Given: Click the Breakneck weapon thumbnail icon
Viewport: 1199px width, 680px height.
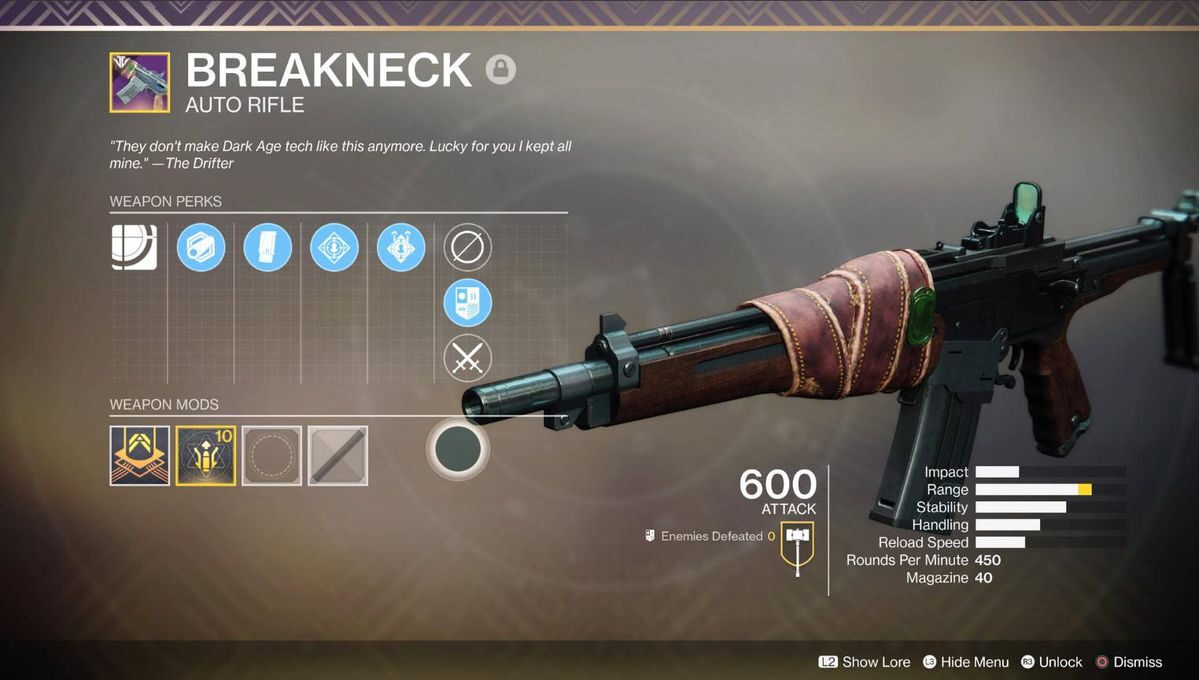Looking at the screenshot, I should [x=139, y=82].
